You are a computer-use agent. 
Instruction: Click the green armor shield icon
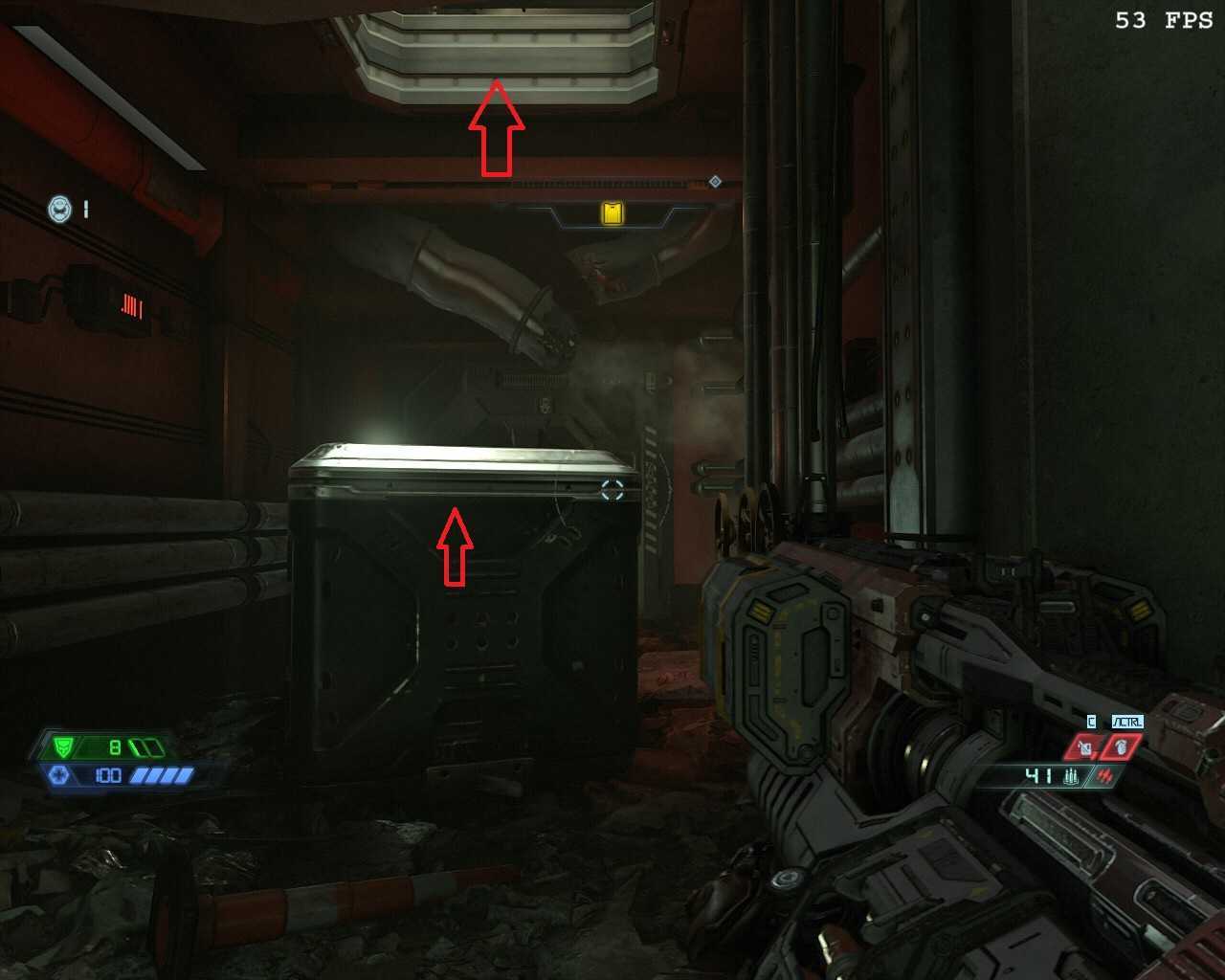coord(64,746)
